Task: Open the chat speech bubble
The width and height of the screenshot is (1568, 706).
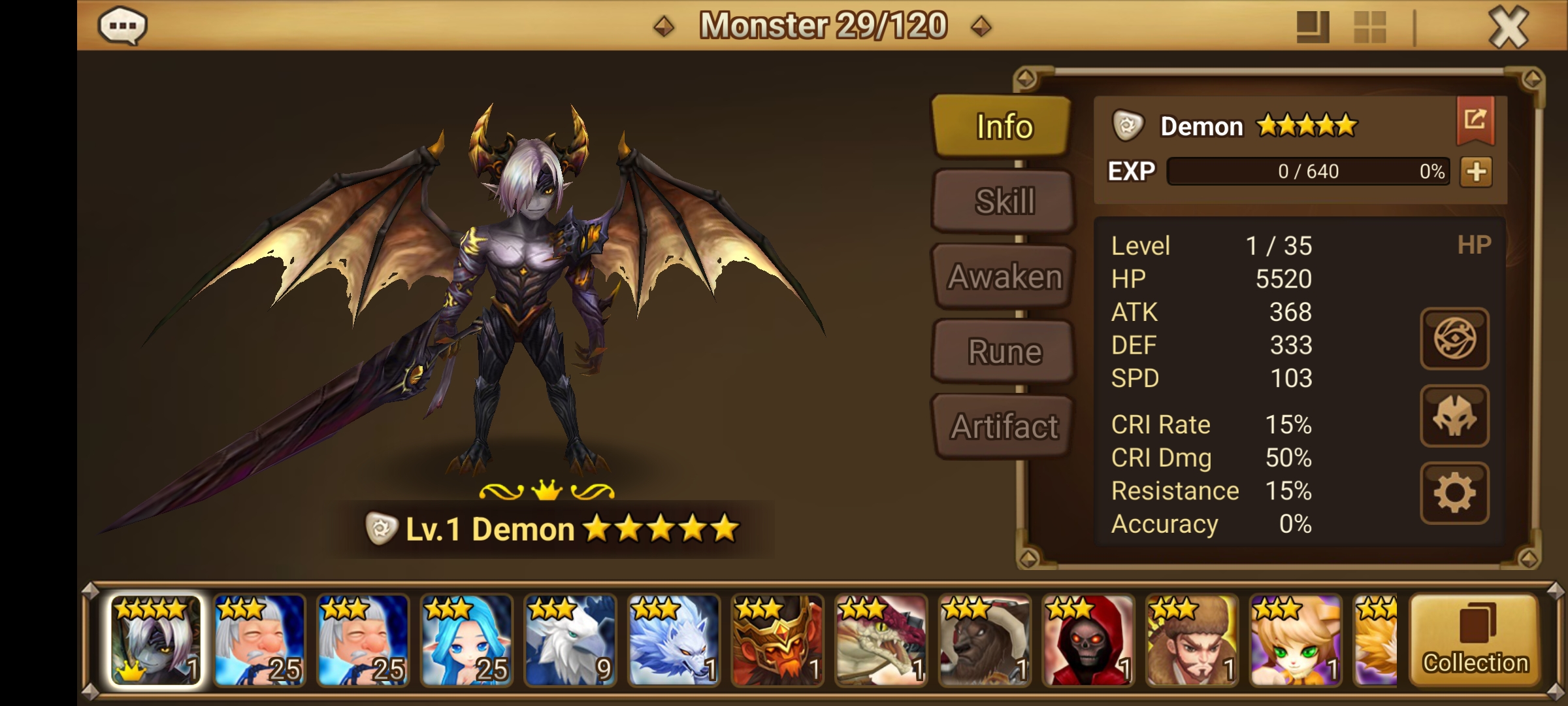Action: tap(123, 27)
